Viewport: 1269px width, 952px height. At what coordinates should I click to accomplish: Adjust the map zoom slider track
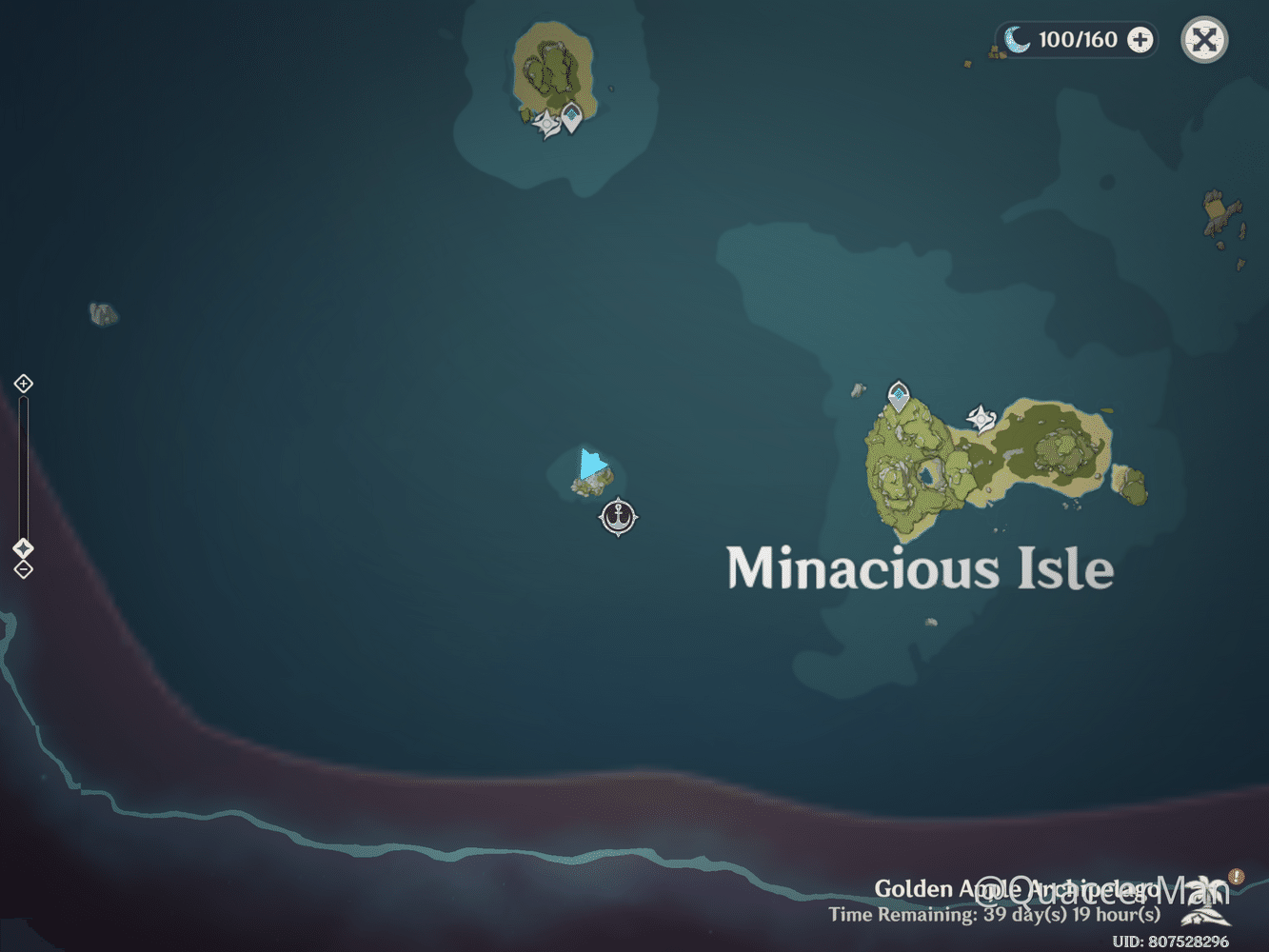(x=22, y=466)
